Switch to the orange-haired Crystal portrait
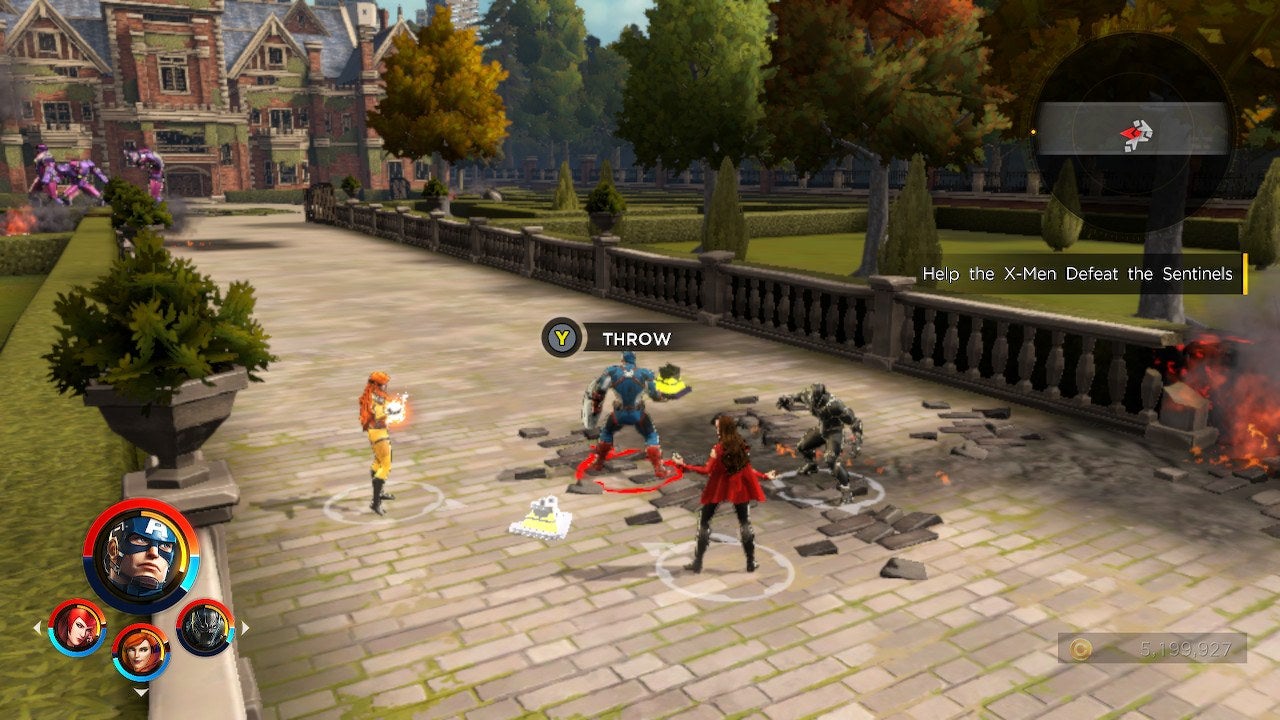 (x=141, y=651)
